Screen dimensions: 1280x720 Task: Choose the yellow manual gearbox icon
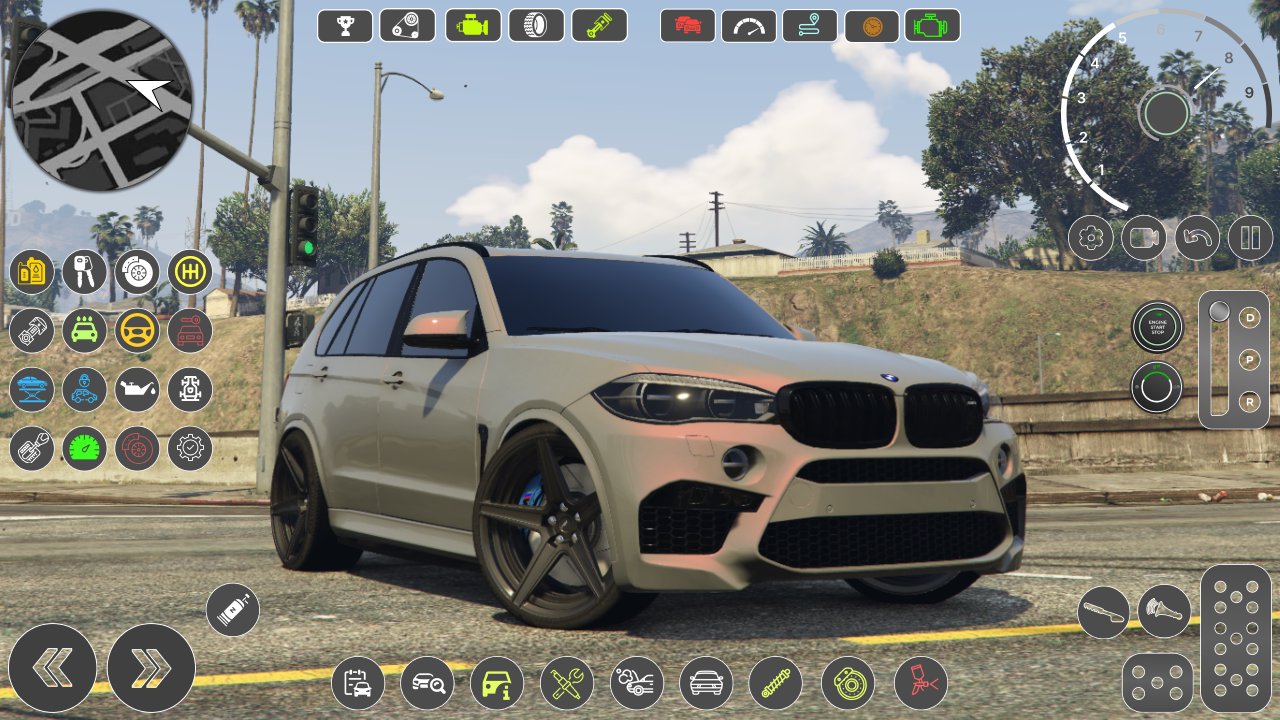coord(190,272)
